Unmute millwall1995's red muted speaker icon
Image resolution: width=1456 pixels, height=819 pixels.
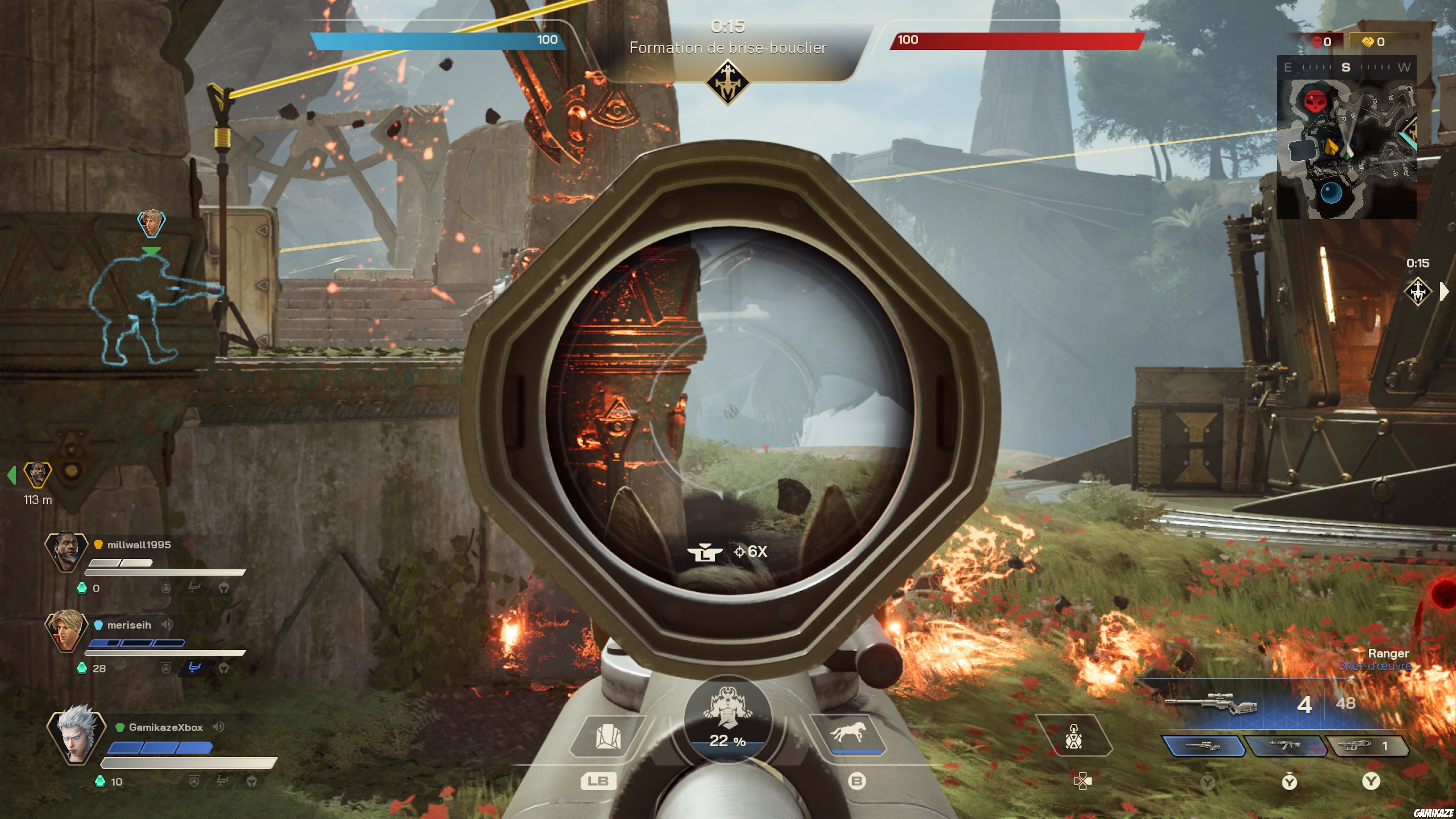click(x=187, y=544)
